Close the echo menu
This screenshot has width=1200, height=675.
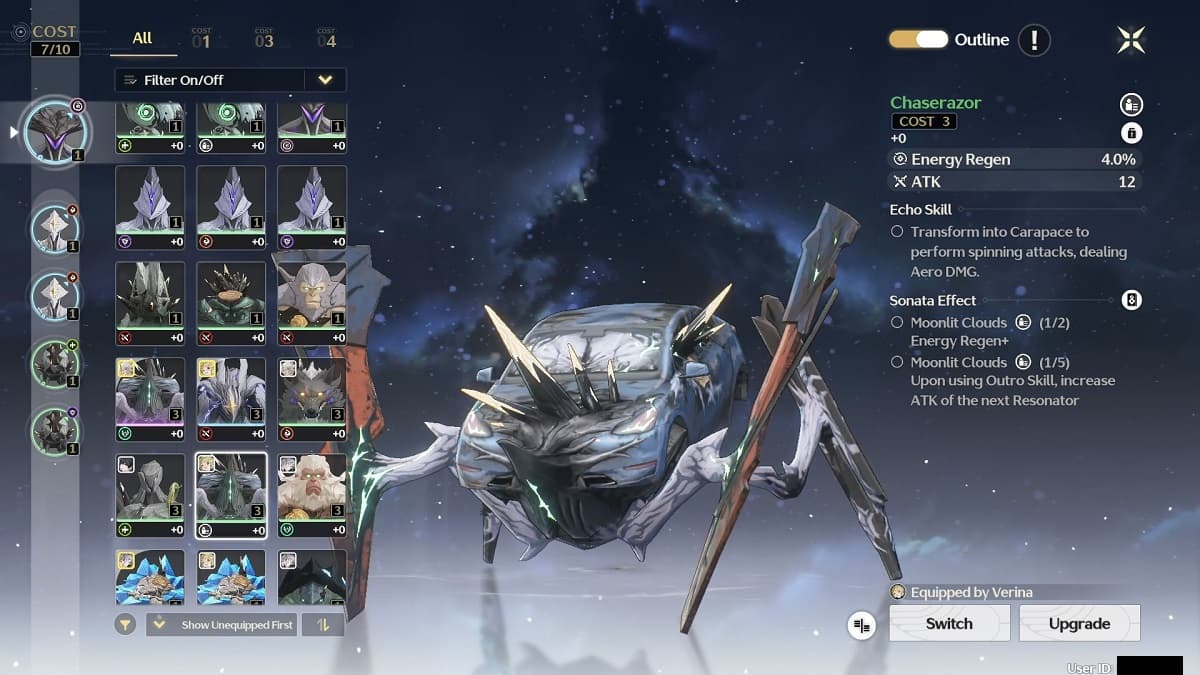1131,40
